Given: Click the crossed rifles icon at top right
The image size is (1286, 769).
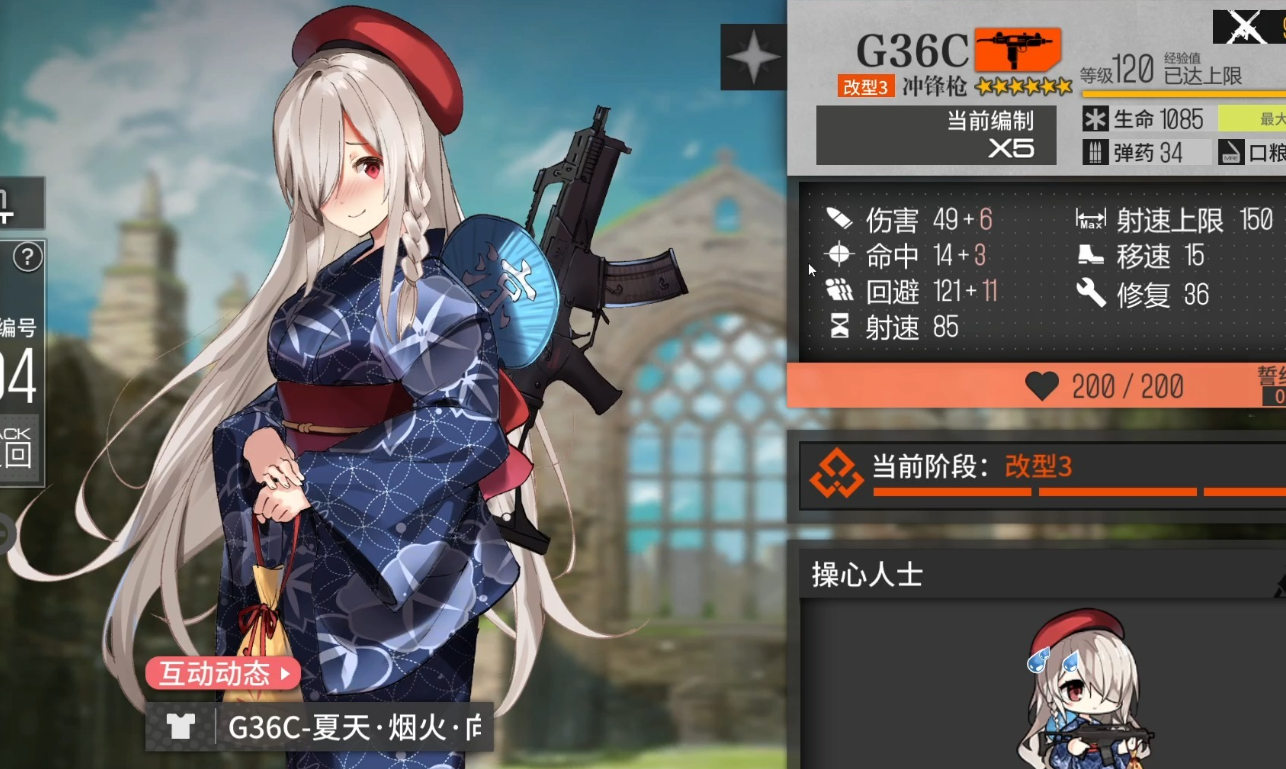Looking at the screenshot, I should pyautogui.click(x=1243, y=25).
